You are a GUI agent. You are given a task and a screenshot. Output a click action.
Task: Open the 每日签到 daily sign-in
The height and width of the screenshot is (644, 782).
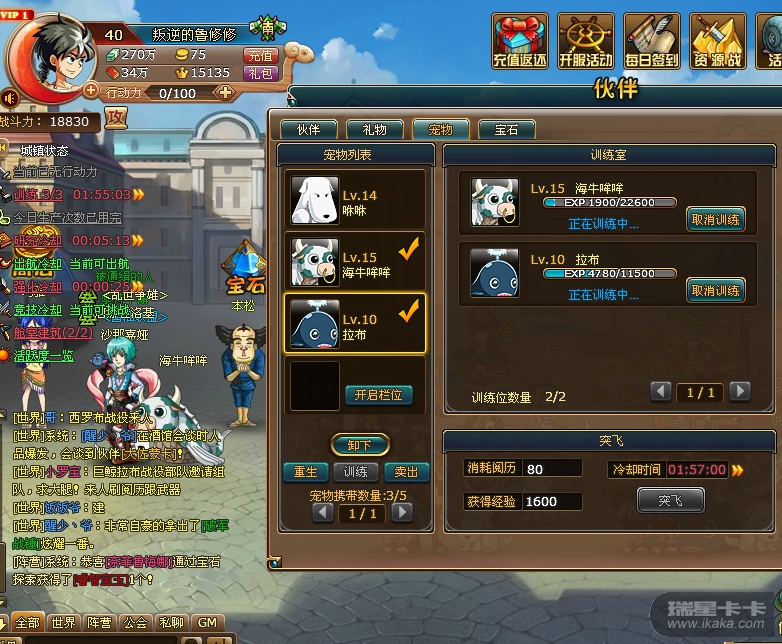coord(652,40)
